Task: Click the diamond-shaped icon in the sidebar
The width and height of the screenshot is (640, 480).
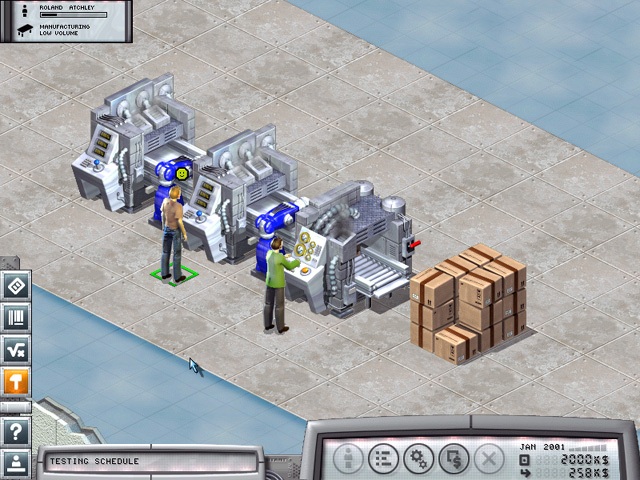Action: point(16,285)
